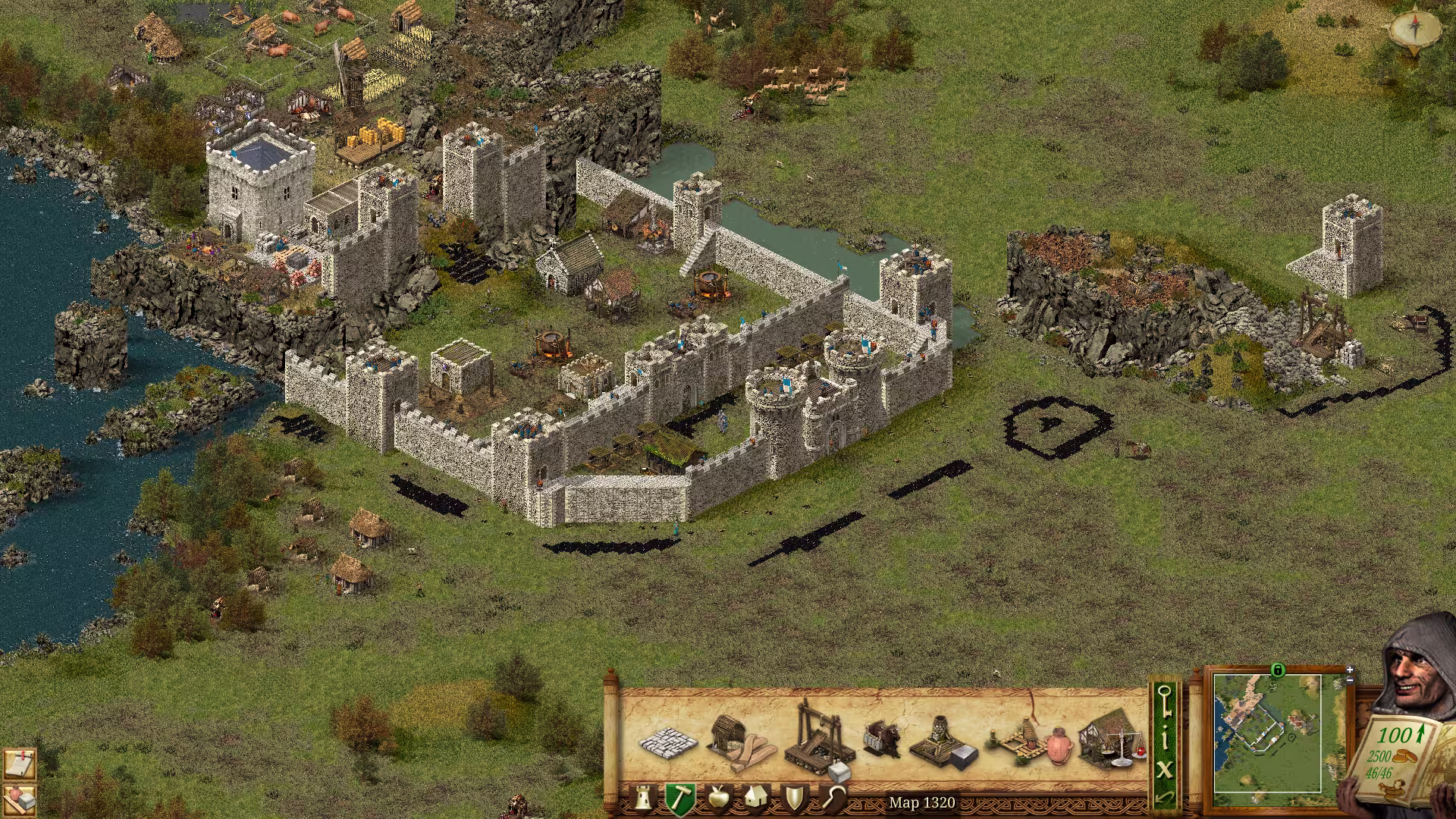
Task: Open the hammer industry category
Action: click(680, 799)
